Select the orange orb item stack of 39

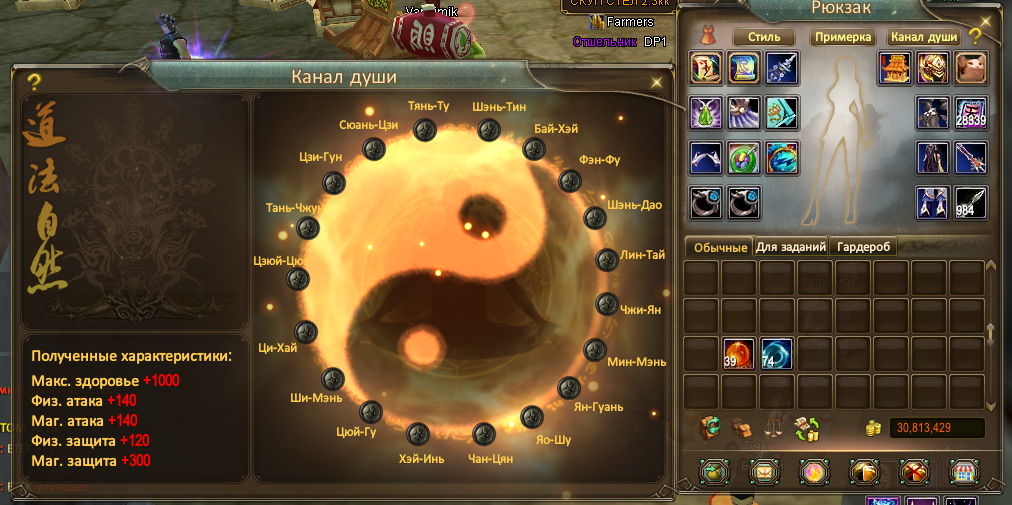pos(739,353)
